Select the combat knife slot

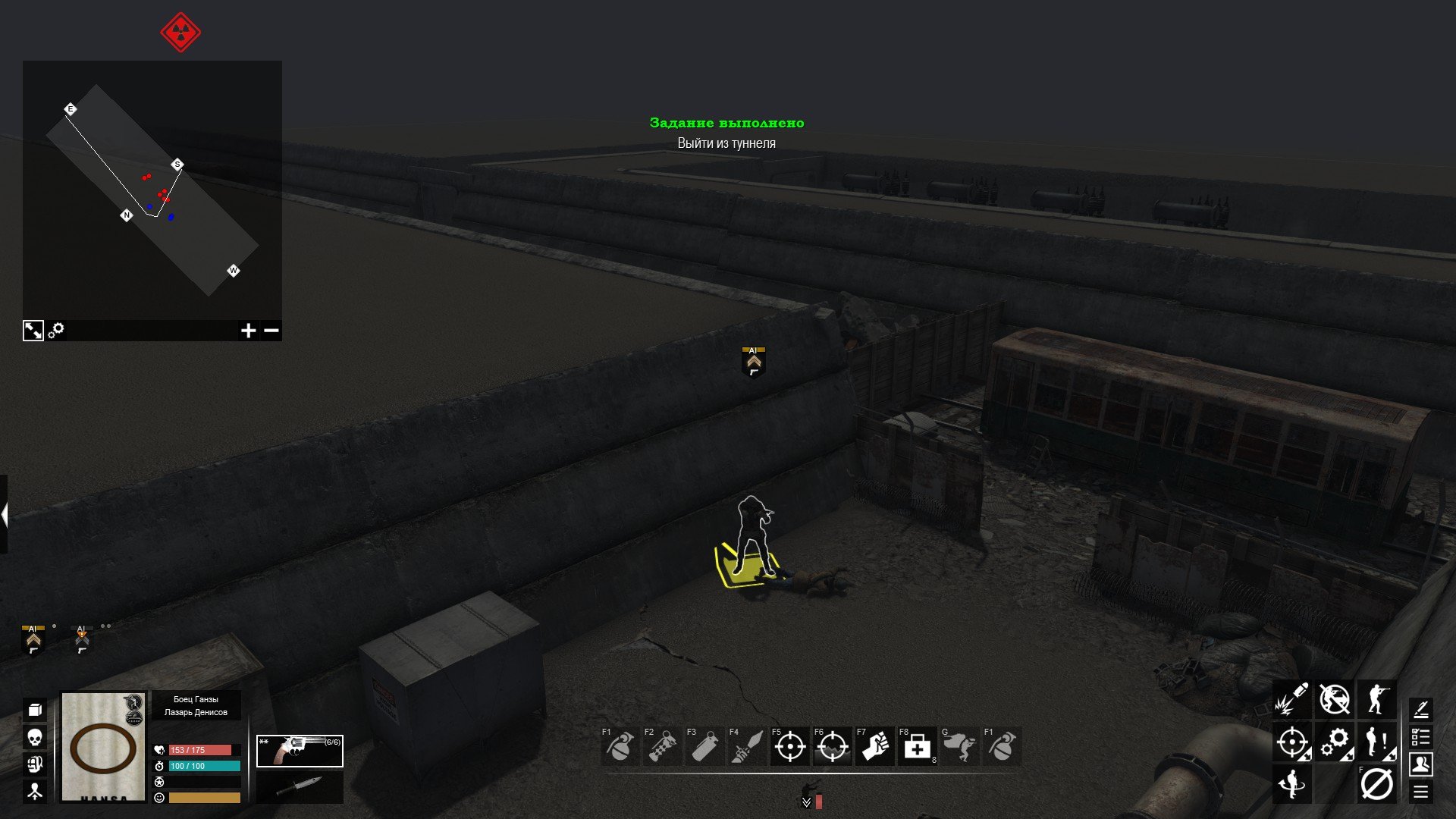(300, 787)
